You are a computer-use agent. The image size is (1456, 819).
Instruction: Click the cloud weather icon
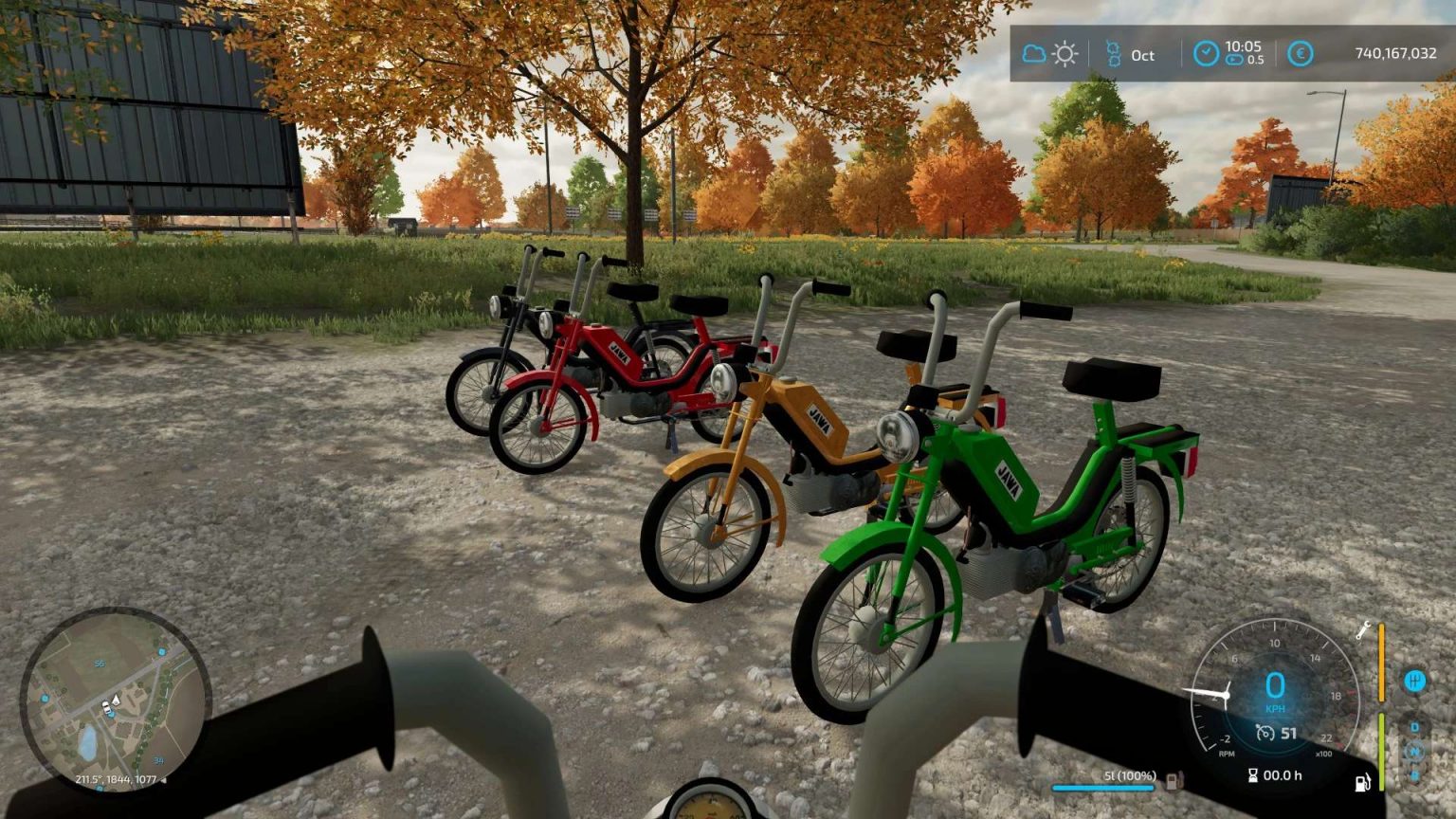pos(1032,53)
